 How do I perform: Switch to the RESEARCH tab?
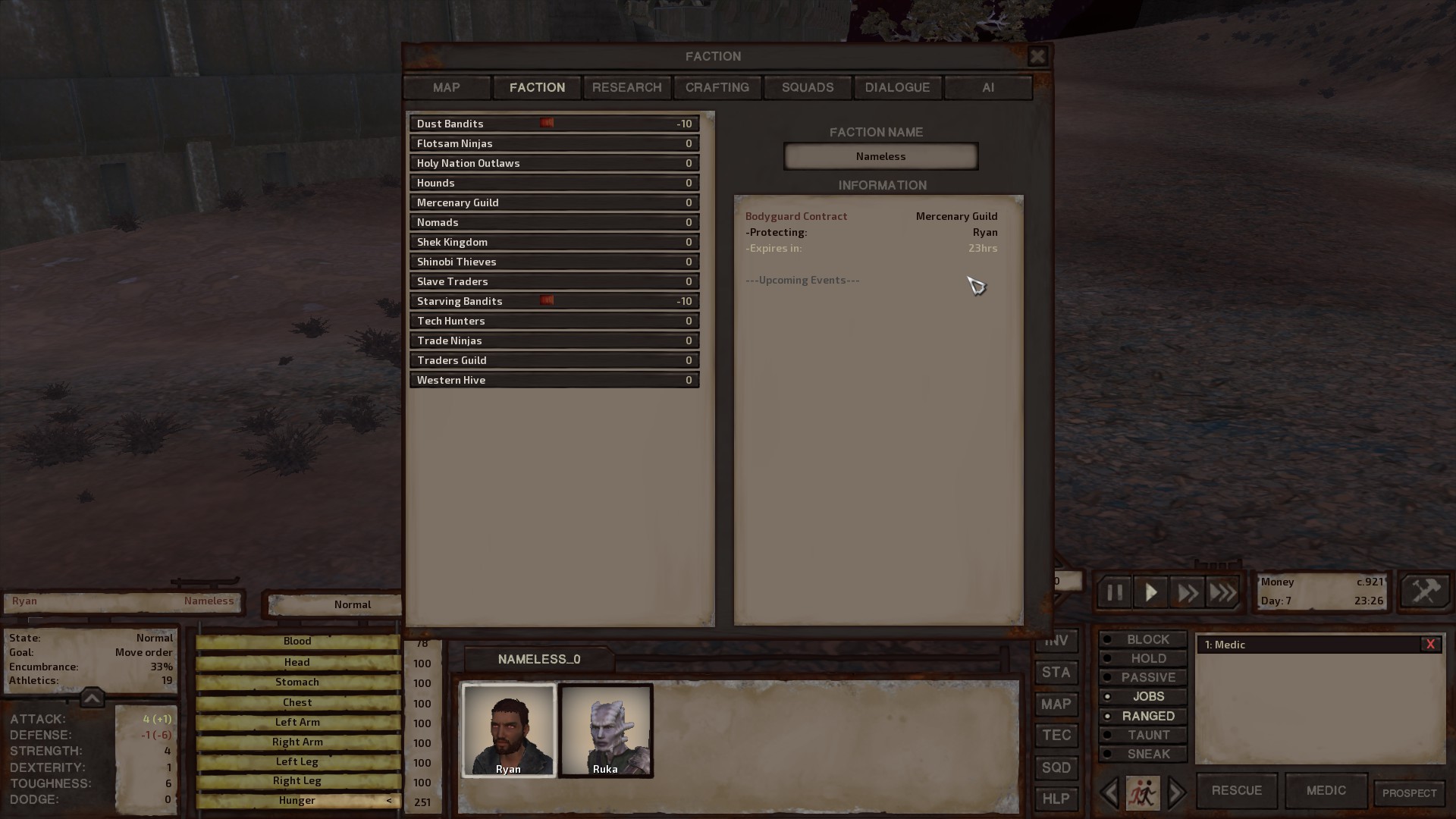626,87
